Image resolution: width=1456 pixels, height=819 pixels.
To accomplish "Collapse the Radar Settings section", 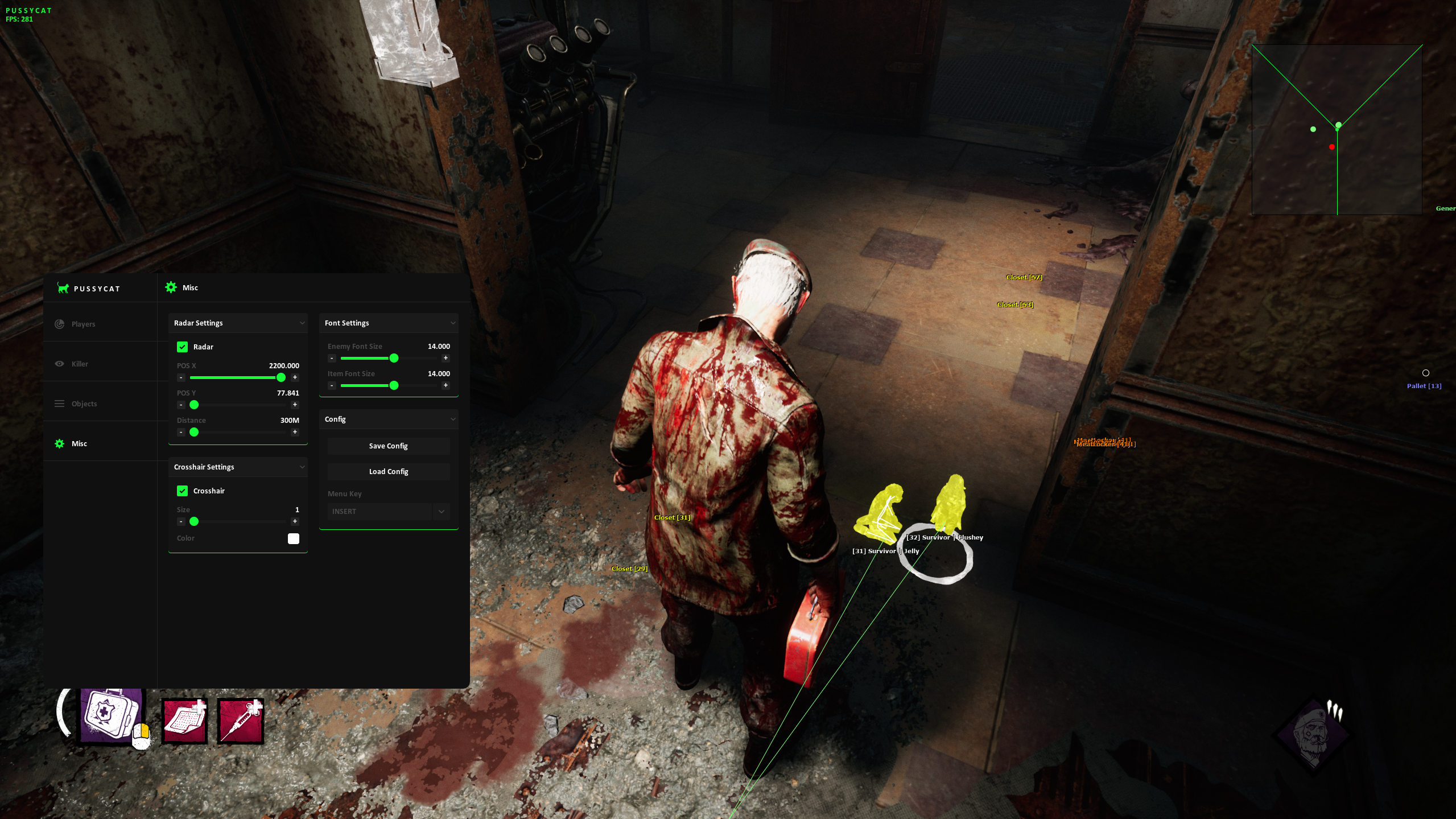I will tap(302, 323).
